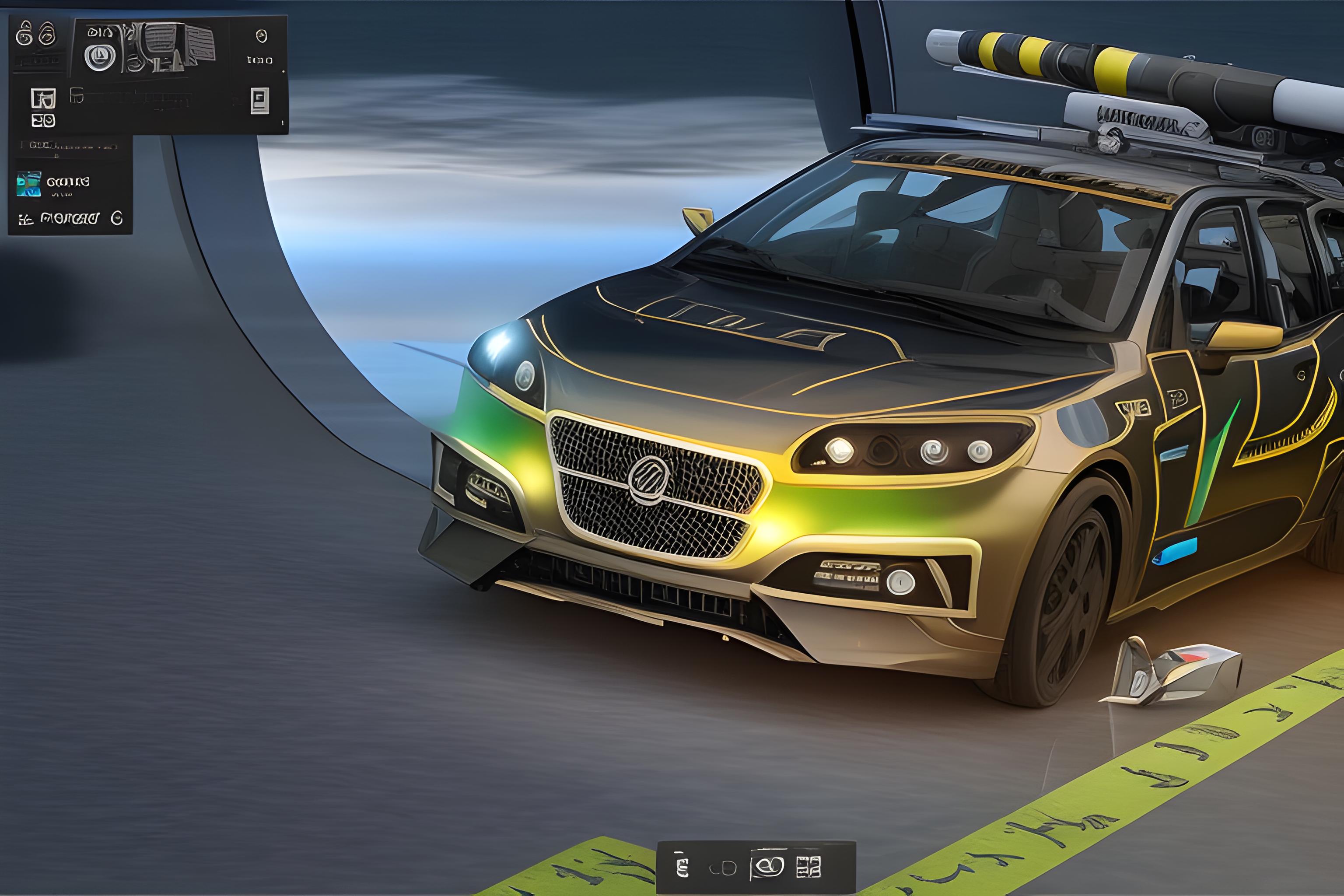1344x896 pixels.
Task: Choose the teal and blue thumbnail entry
Action: [29, 184]
